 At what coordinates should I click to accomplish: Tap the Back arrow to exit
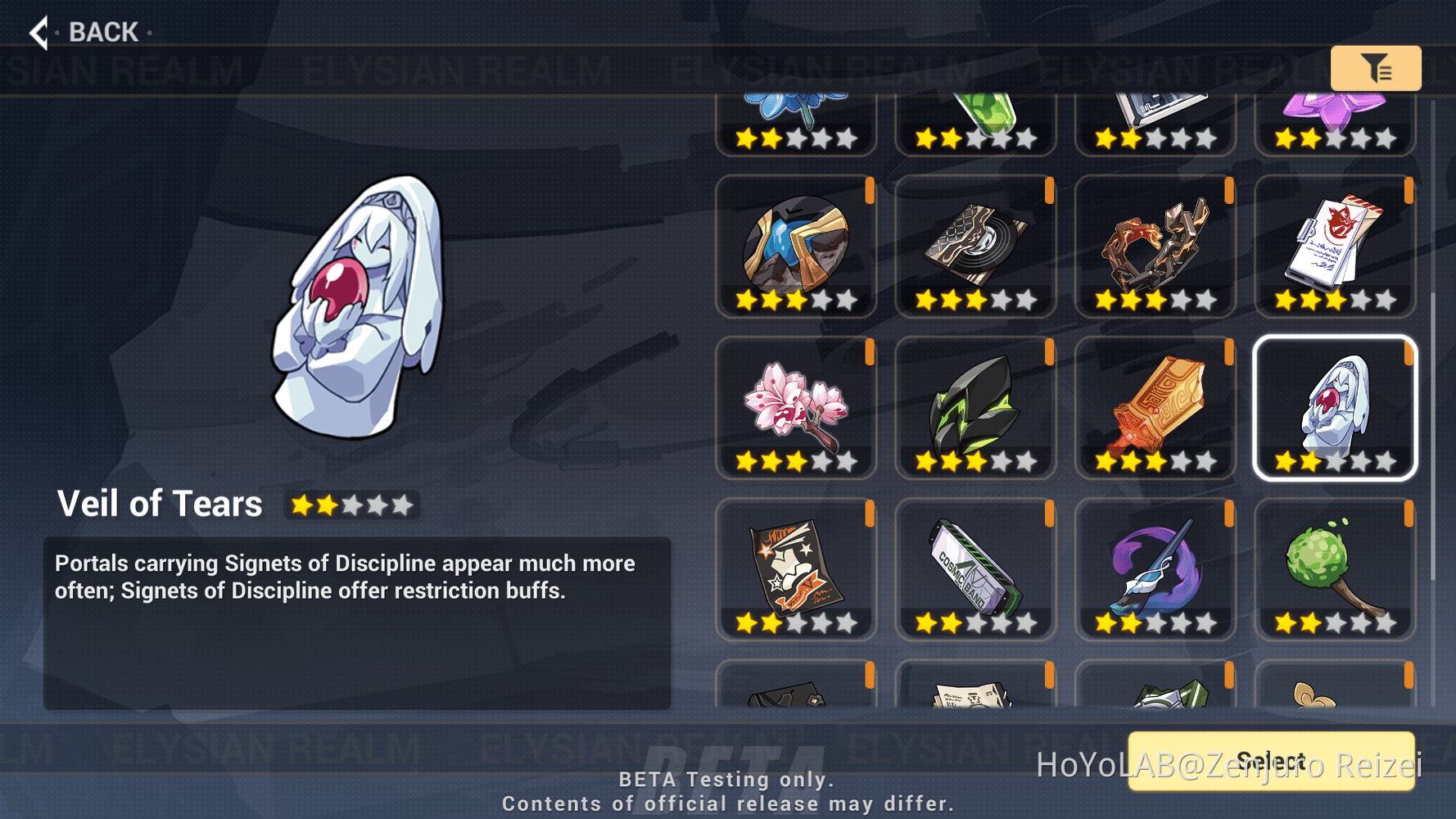(x=38, y=31)
